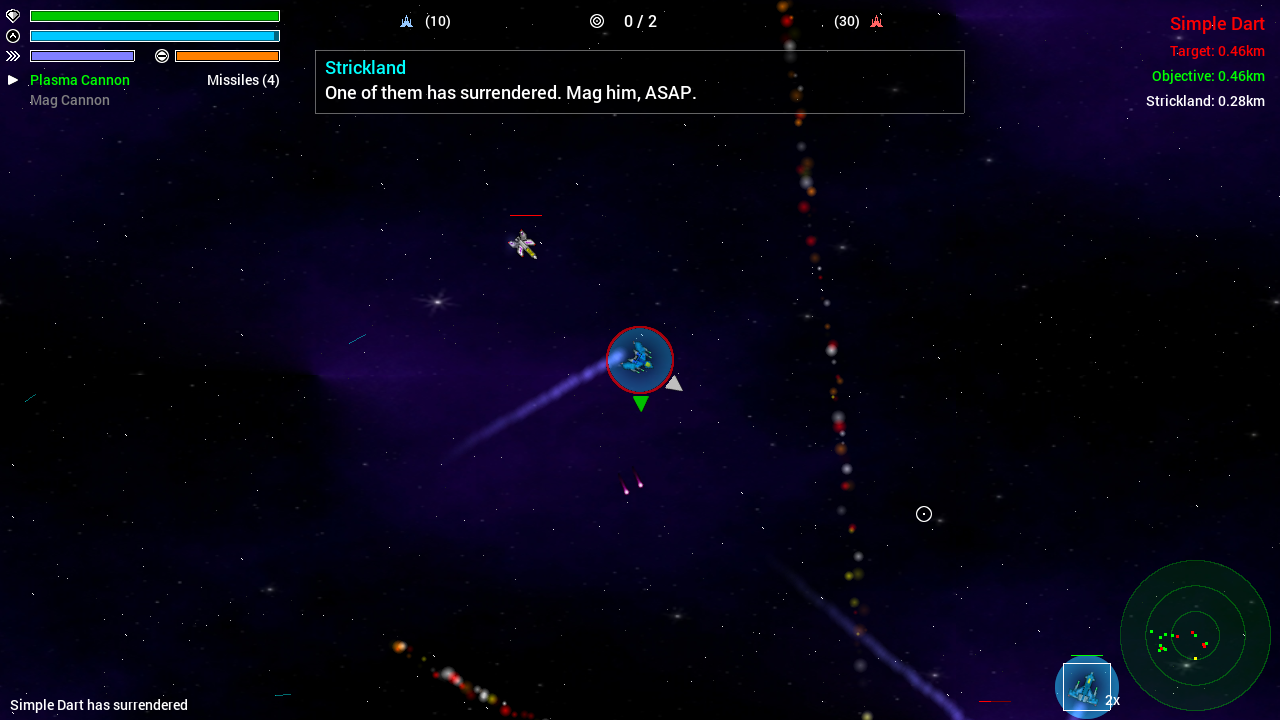The height and width of the screenshot is (720, 1280).
Task: Select the Missiles (4) secondary weapon
Action: pyautogui.click(x=243, y=80)
